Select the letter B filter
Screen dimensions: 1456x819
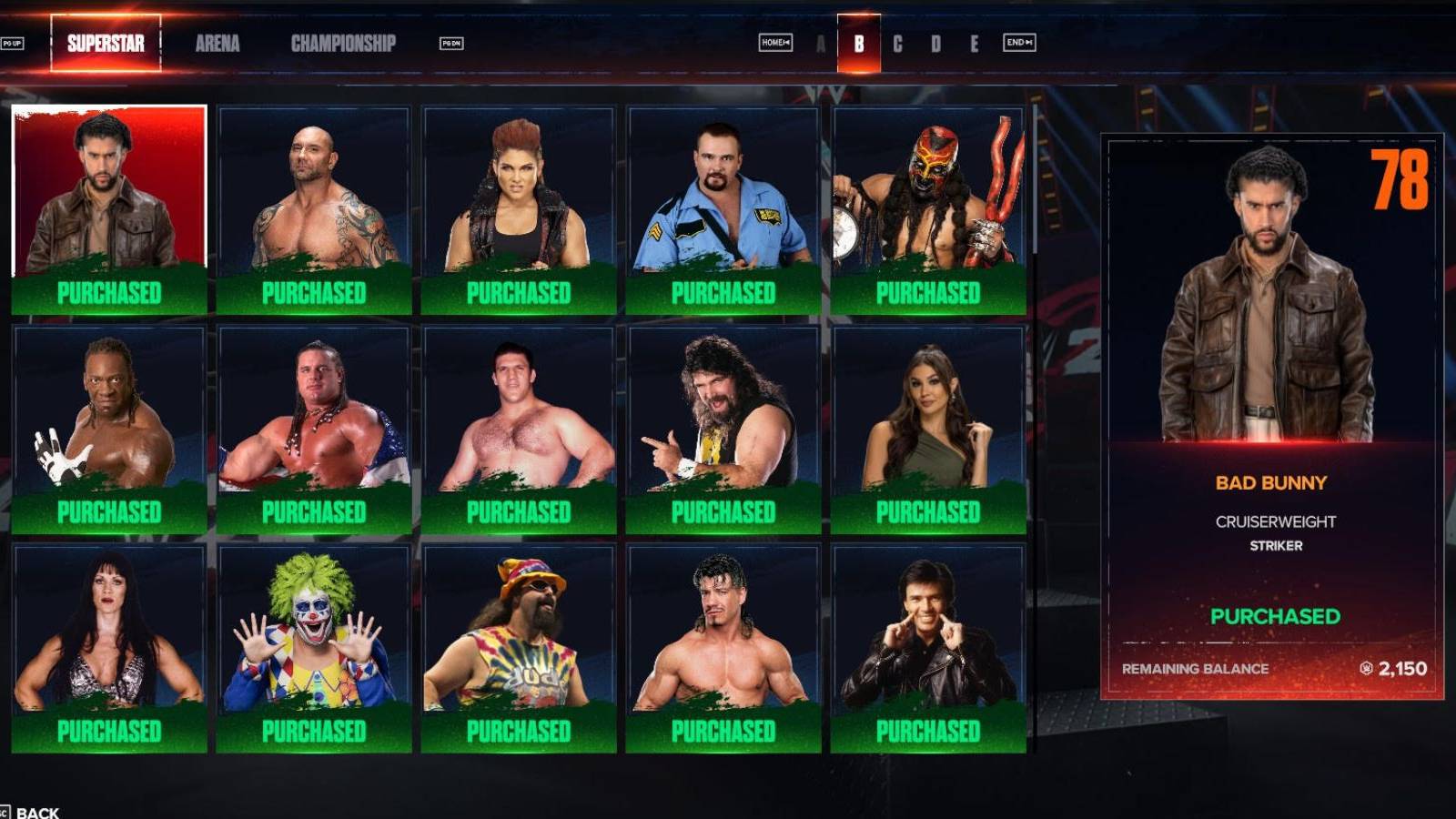(859, 42)
